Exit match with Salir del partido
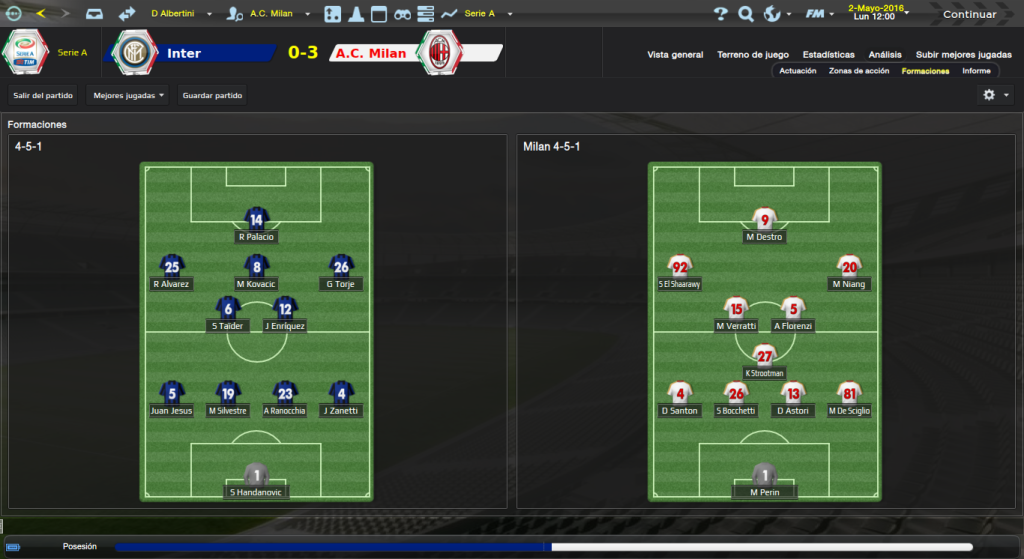 [x=44, y=95]
